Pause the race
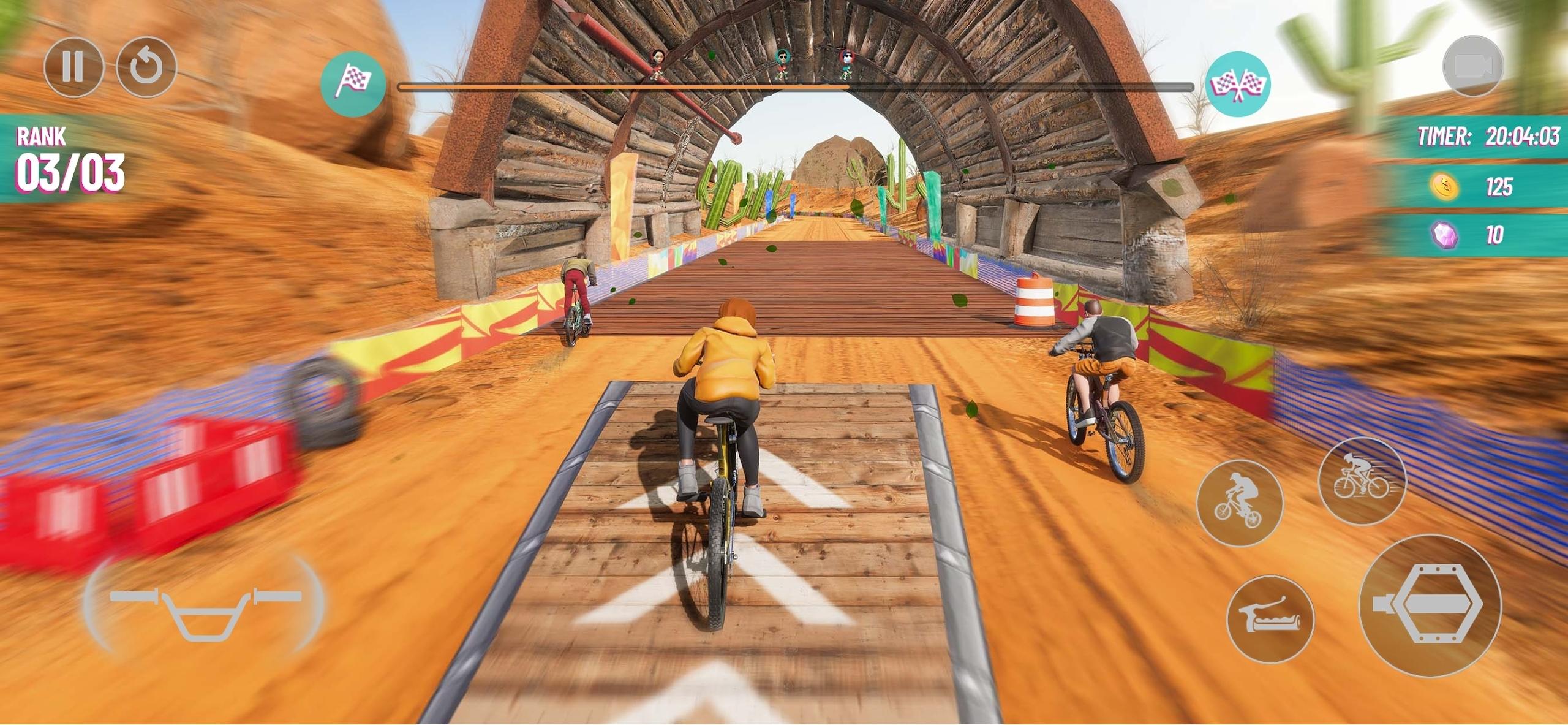 (x=73, y=67)
